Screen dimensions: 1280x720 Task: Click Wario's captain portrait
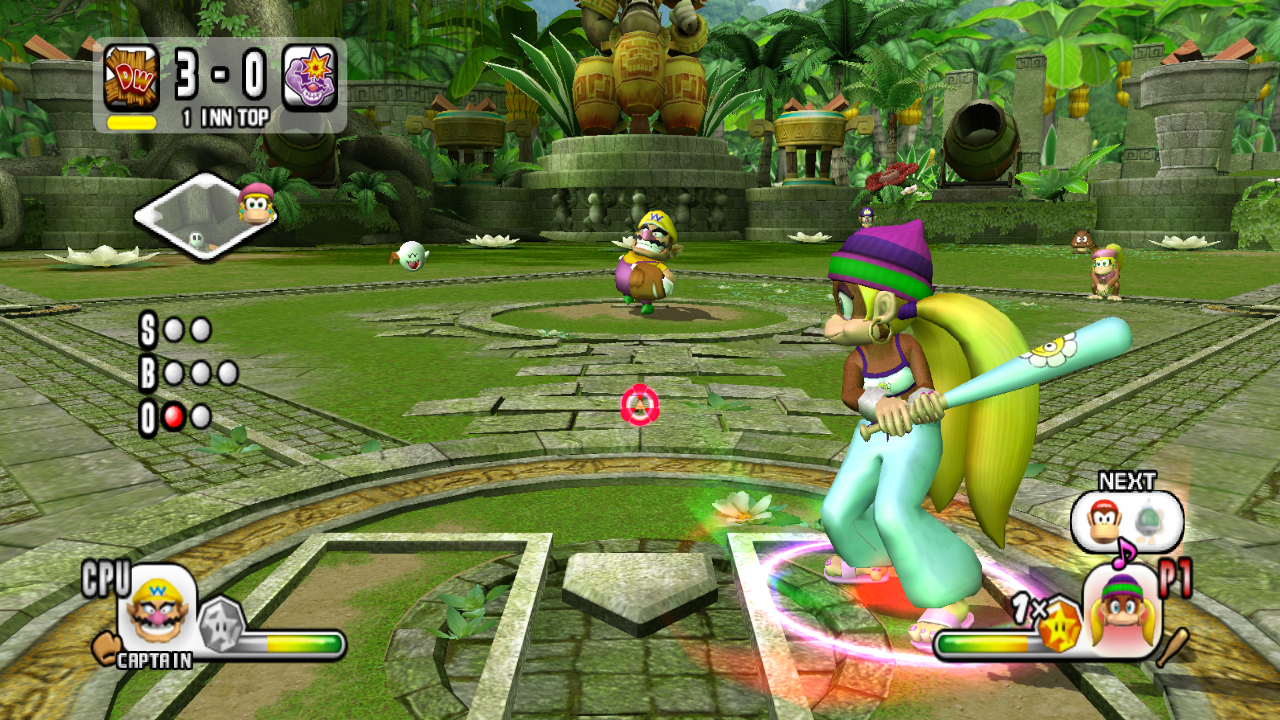point(157,610)
